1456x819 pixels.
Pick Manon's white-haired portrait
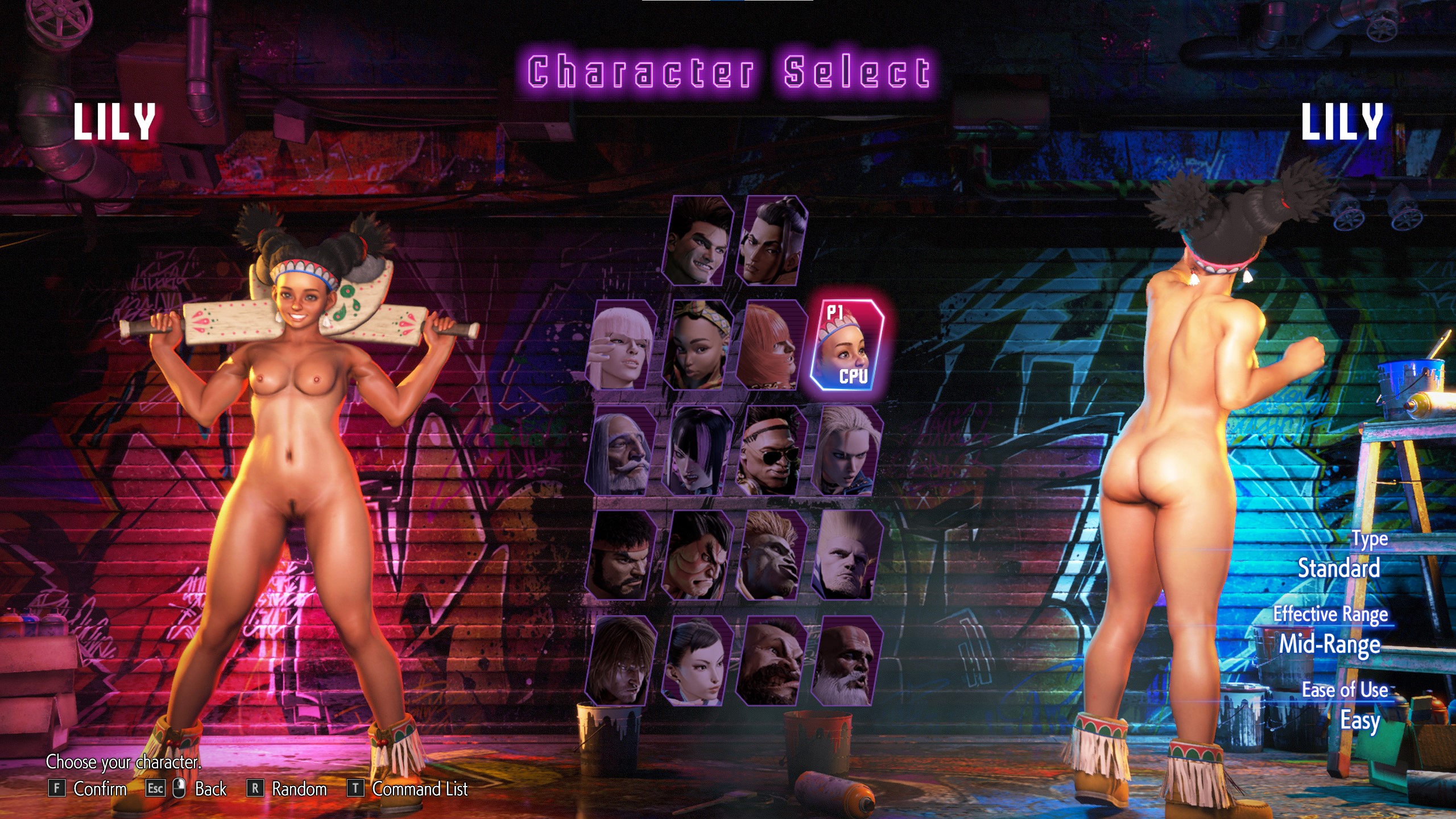click(621, 345)
